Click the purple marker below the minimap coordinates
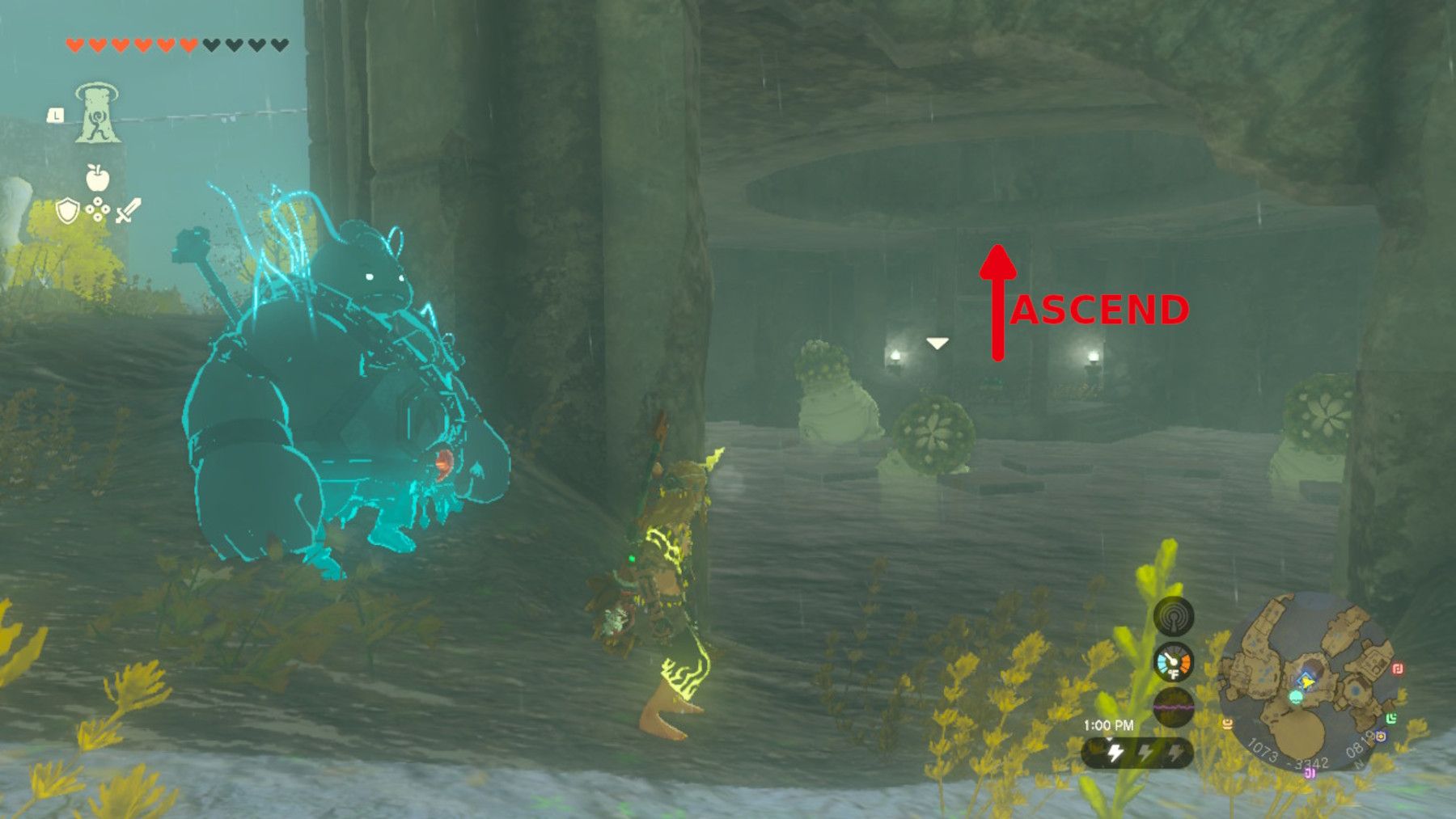 (1310, 774)
